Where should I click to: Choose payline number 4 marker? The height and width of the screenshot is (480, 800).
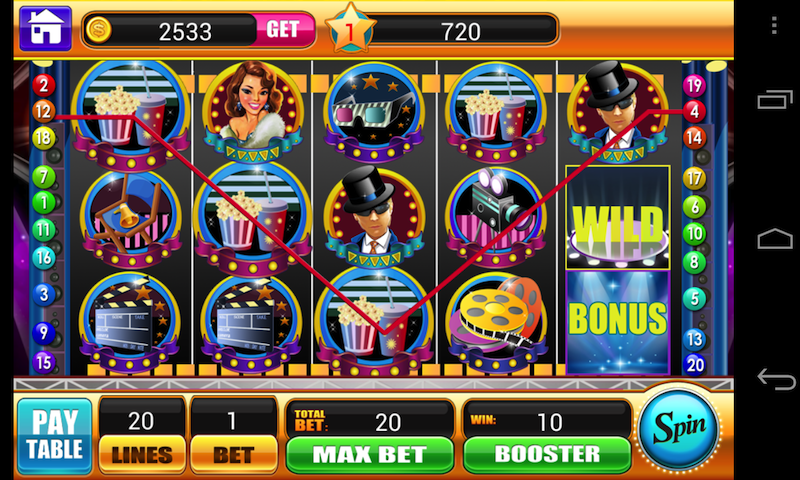coord(694,111)
